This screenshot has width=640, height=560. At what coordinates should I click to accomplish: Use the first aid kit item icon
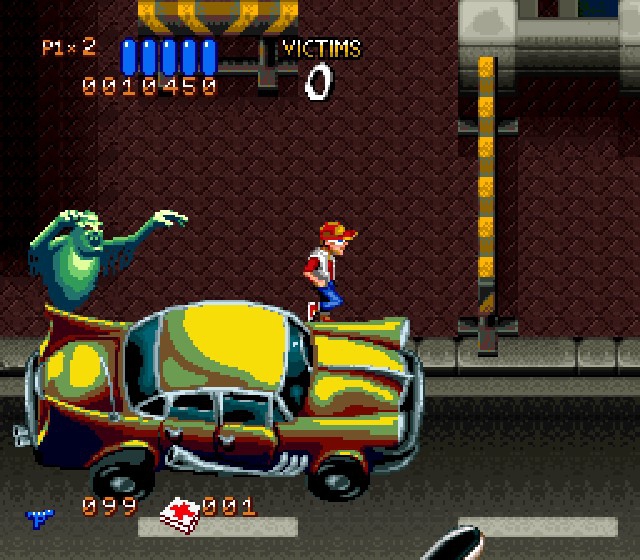tap(181, 514)
